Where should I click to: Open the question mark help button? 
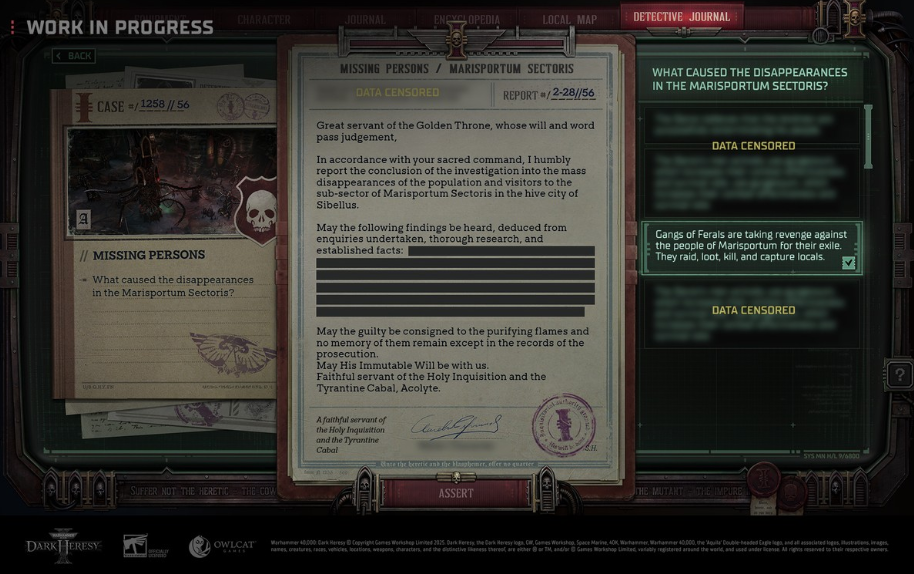tap(899, 375)
